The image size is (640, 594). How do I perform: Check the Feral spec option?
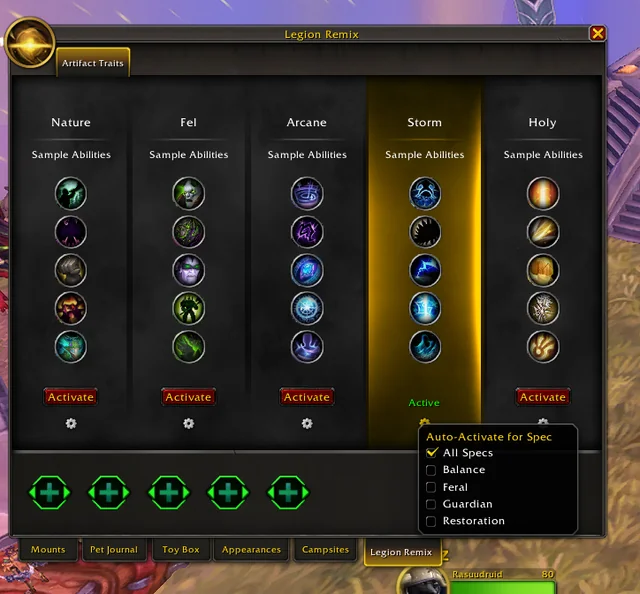[431, 487]
